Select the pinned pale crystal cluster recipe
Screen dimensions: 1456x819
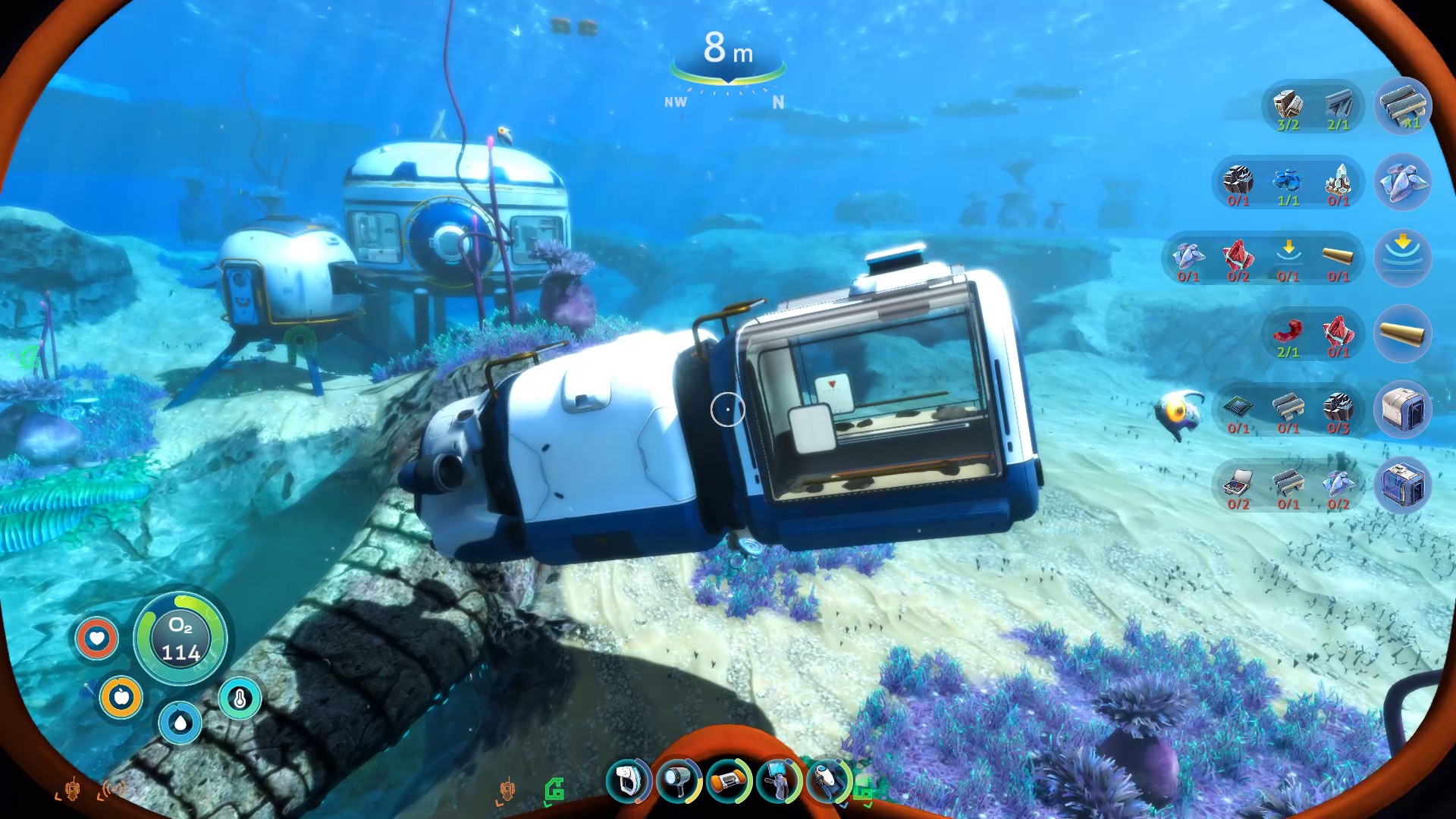click(1402, 182)
